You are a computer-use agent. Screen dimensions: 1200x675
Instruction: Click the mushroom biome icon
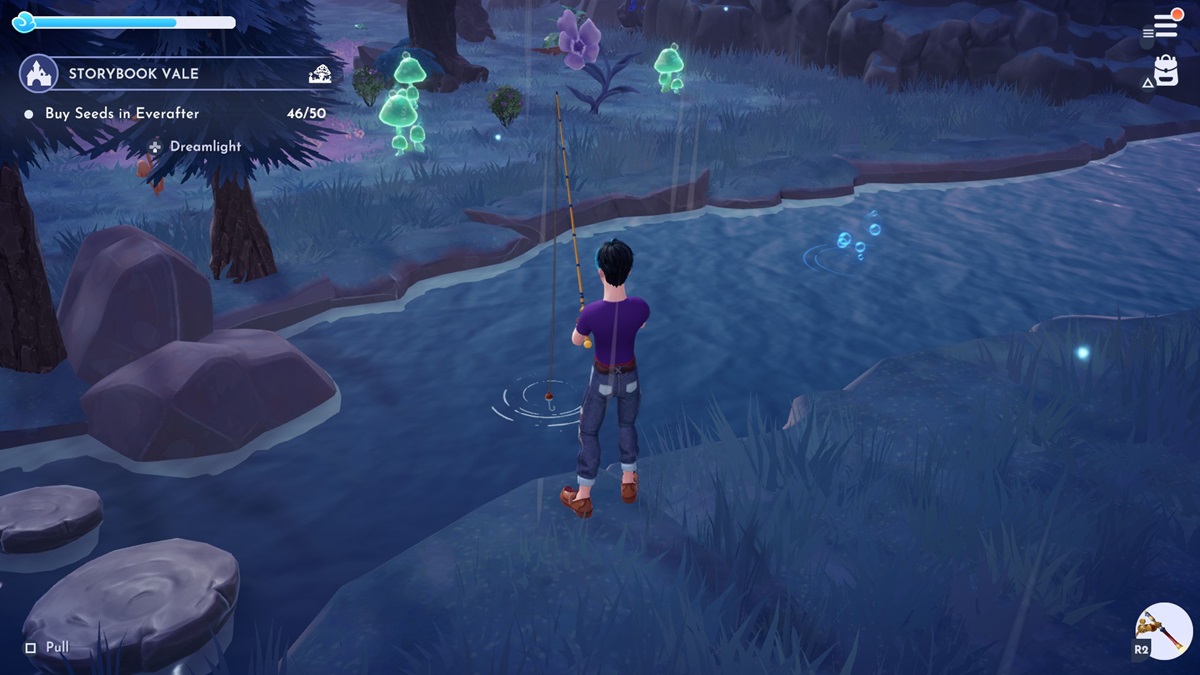[320, 73]
